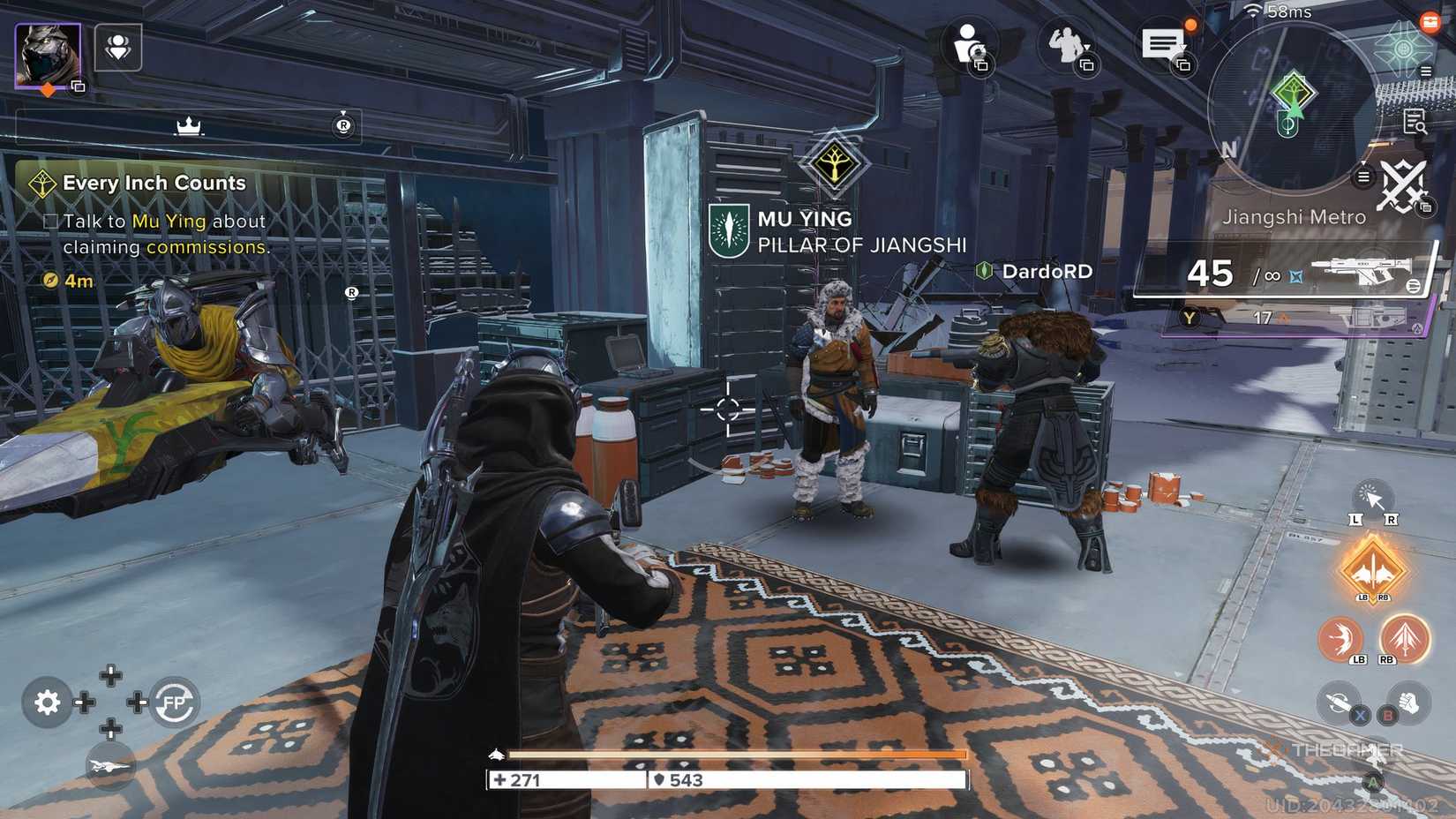The width and height of the screenshot is (1456, 819).
Task: Expand the hamburger menu below the minimap
Action: pyautogui.click(x=1363, y=177)
